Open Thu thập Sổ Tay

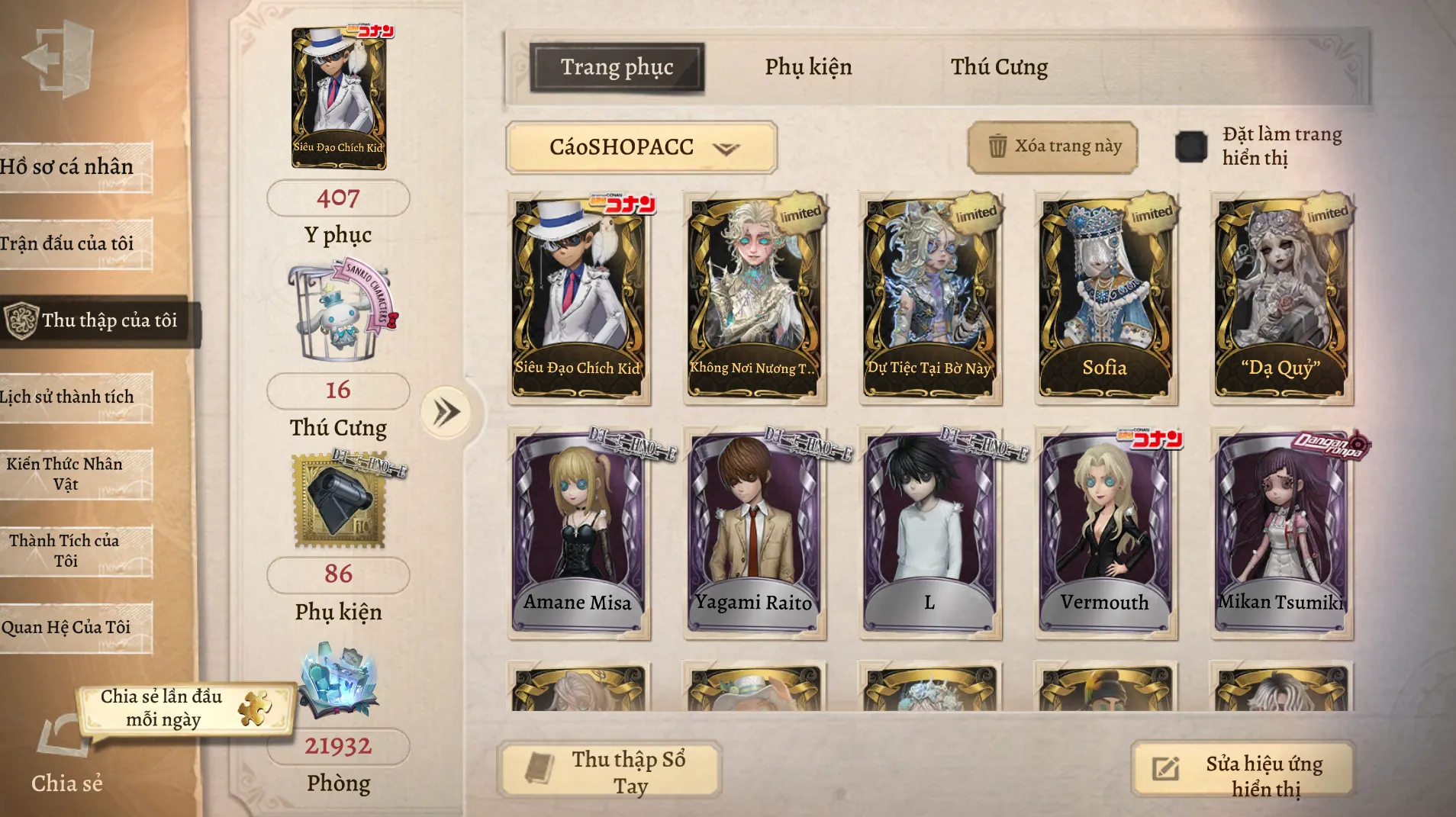(609, 770)
